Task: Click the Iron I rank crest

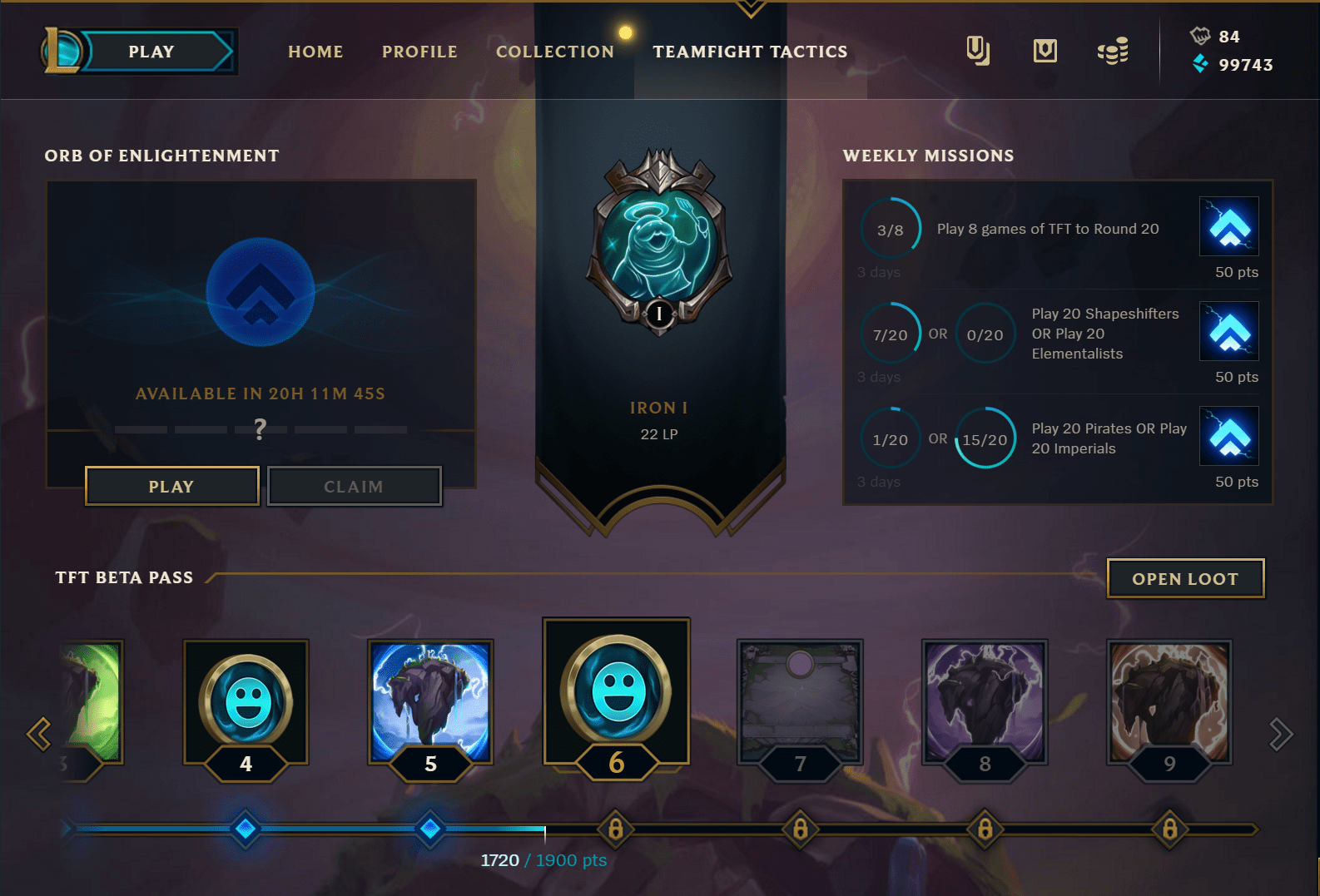Action: click(x=659, y=241)
